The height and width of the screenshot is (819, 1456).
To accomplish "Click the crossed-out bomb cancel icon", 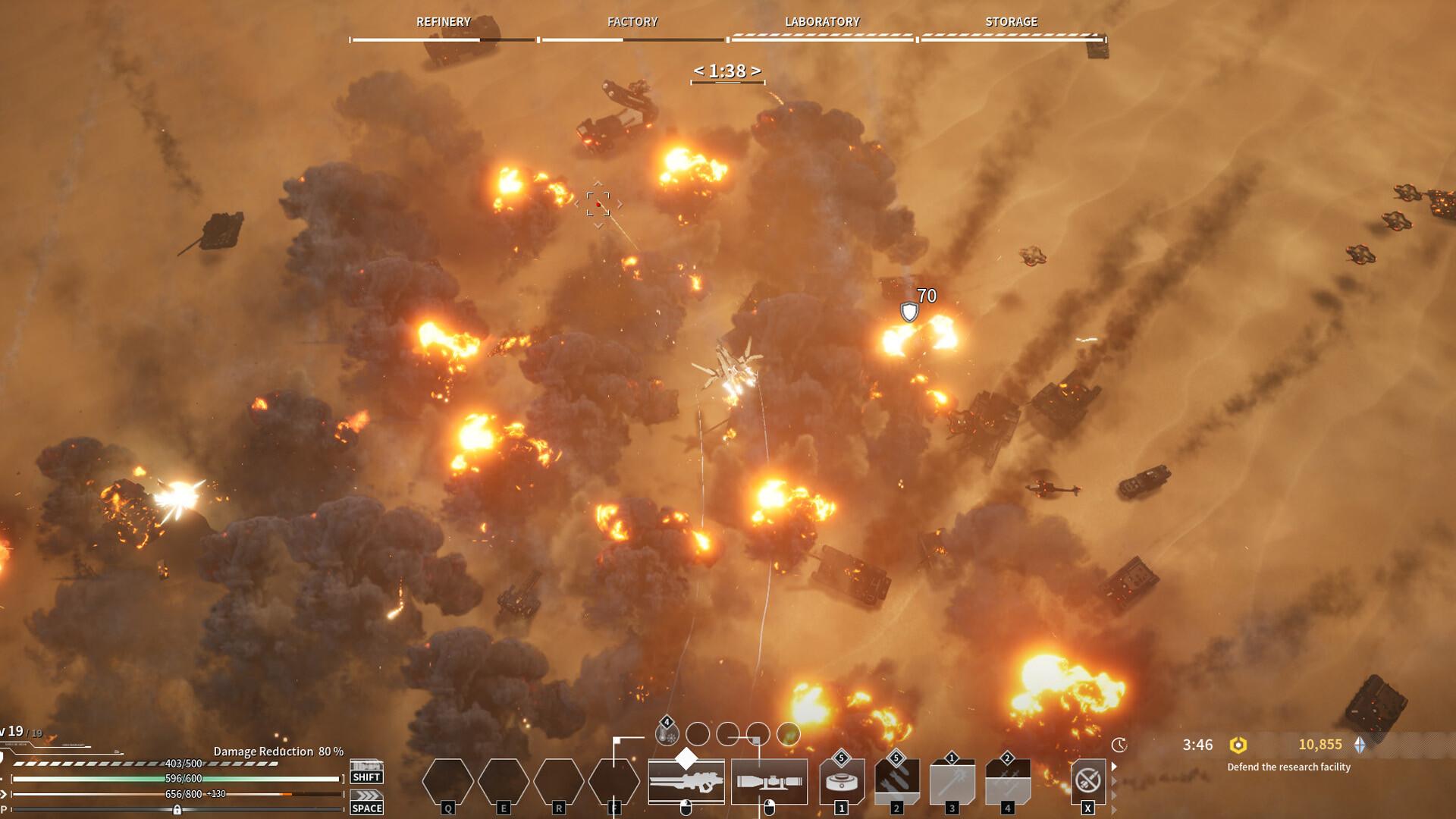I will 1087,780.
